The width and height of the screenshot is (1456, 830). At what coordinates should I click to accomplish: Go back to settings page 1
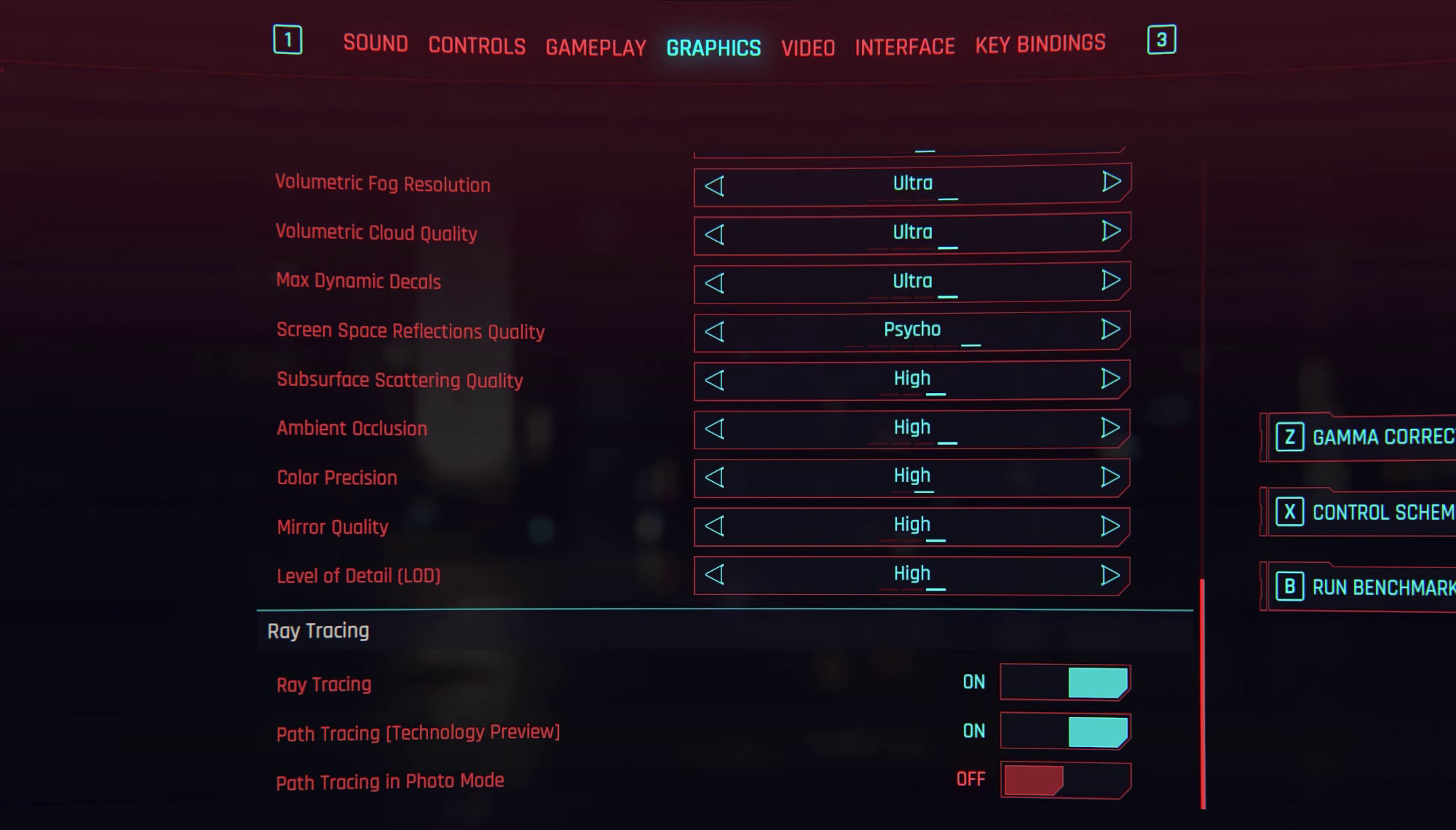[288, 40]
